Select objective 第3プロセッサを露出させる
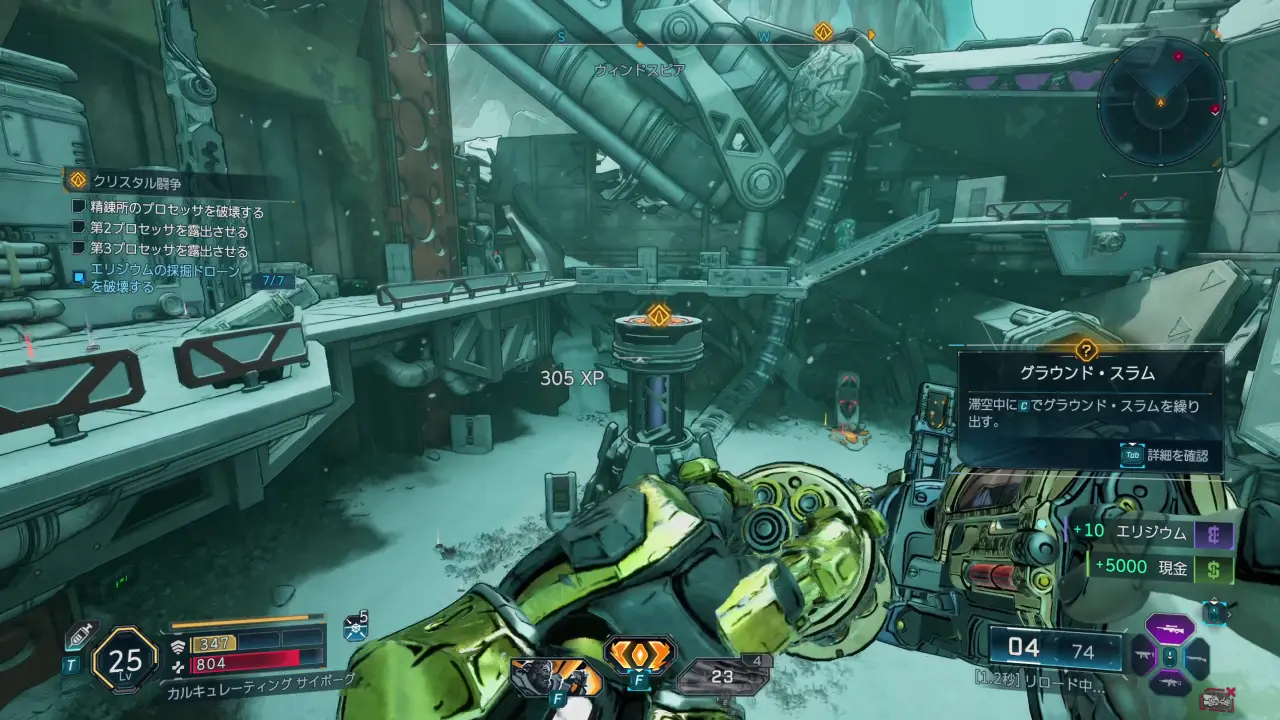Viewport: 1280px width, 720px height. pyautogui.click(x=169, y=251)
